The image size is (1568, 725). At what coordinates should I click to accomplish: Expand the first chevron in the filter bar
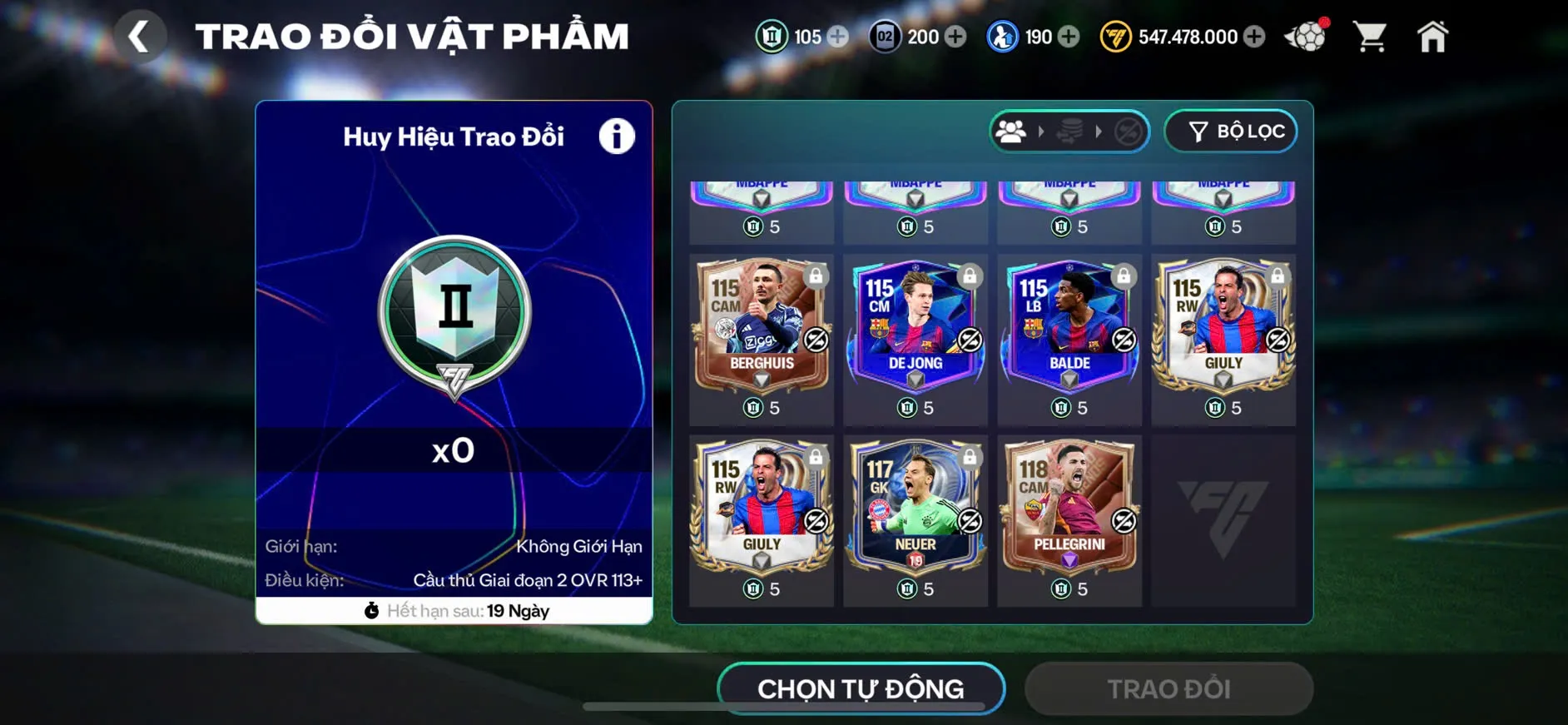(x=1040, y=131)
